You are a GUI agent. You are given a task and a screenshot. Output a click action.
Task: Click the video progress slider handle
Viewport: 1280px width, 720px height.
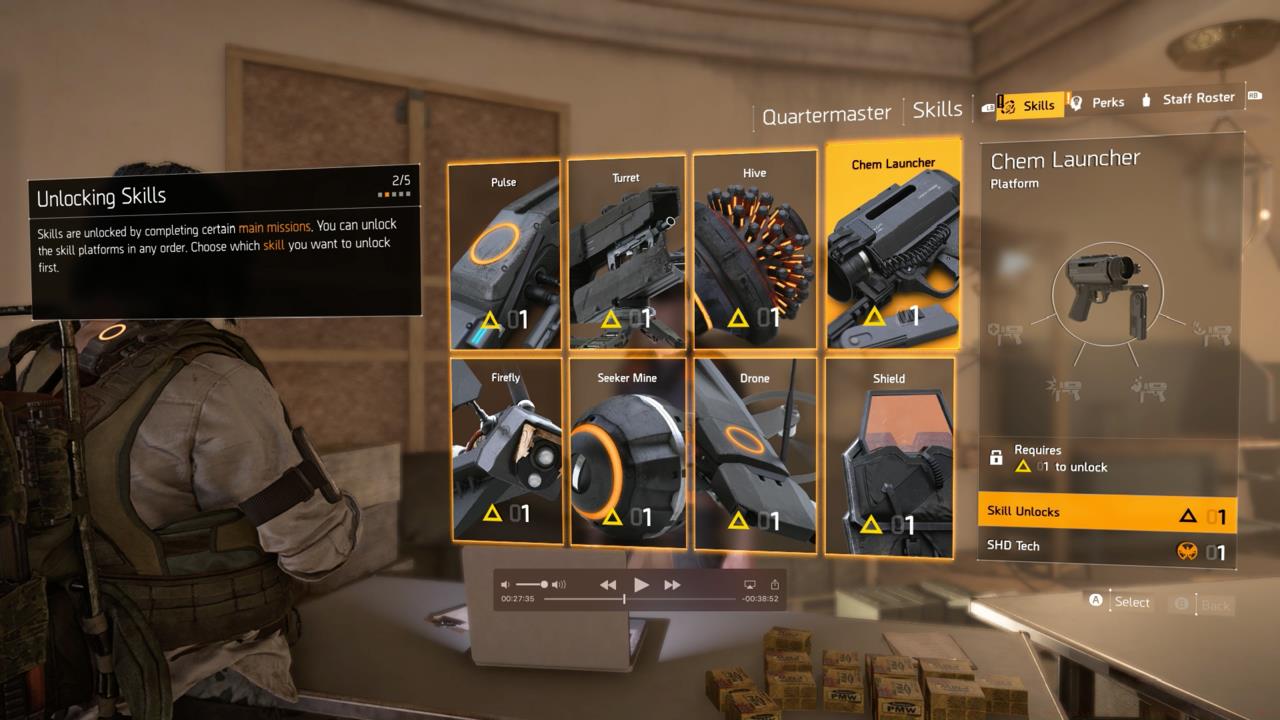coord(624,600)
